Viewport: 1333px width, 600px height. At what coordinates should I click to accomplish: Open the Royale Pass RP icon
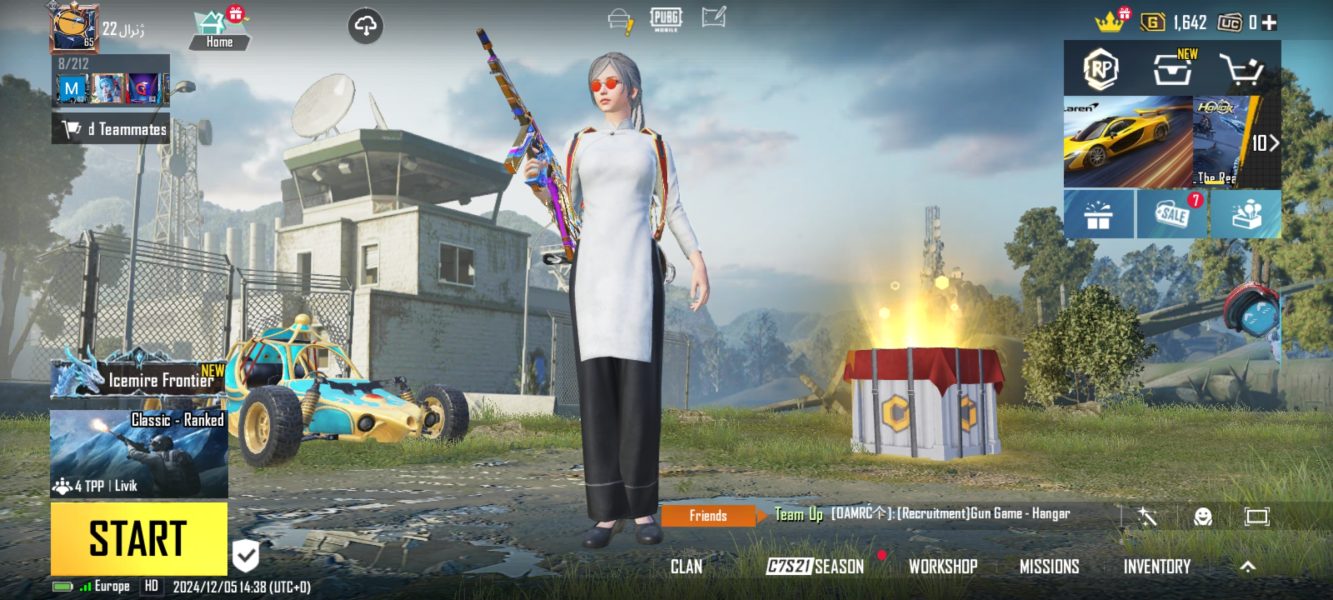pyautogui.click(x=1100, y=69)
